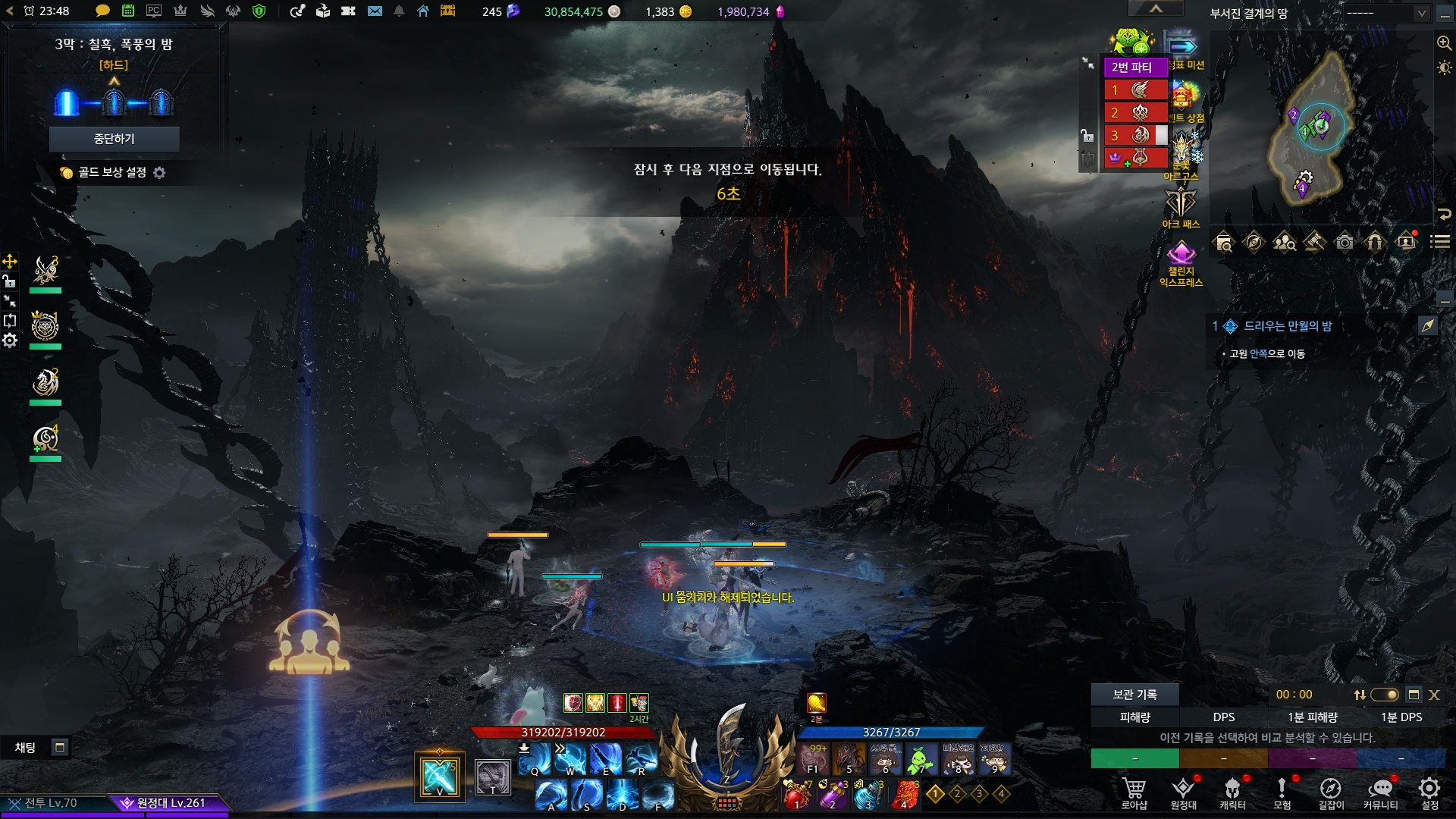Open the 설정 settings gear
1456x819 pixels.
[x=1429, y=792]
